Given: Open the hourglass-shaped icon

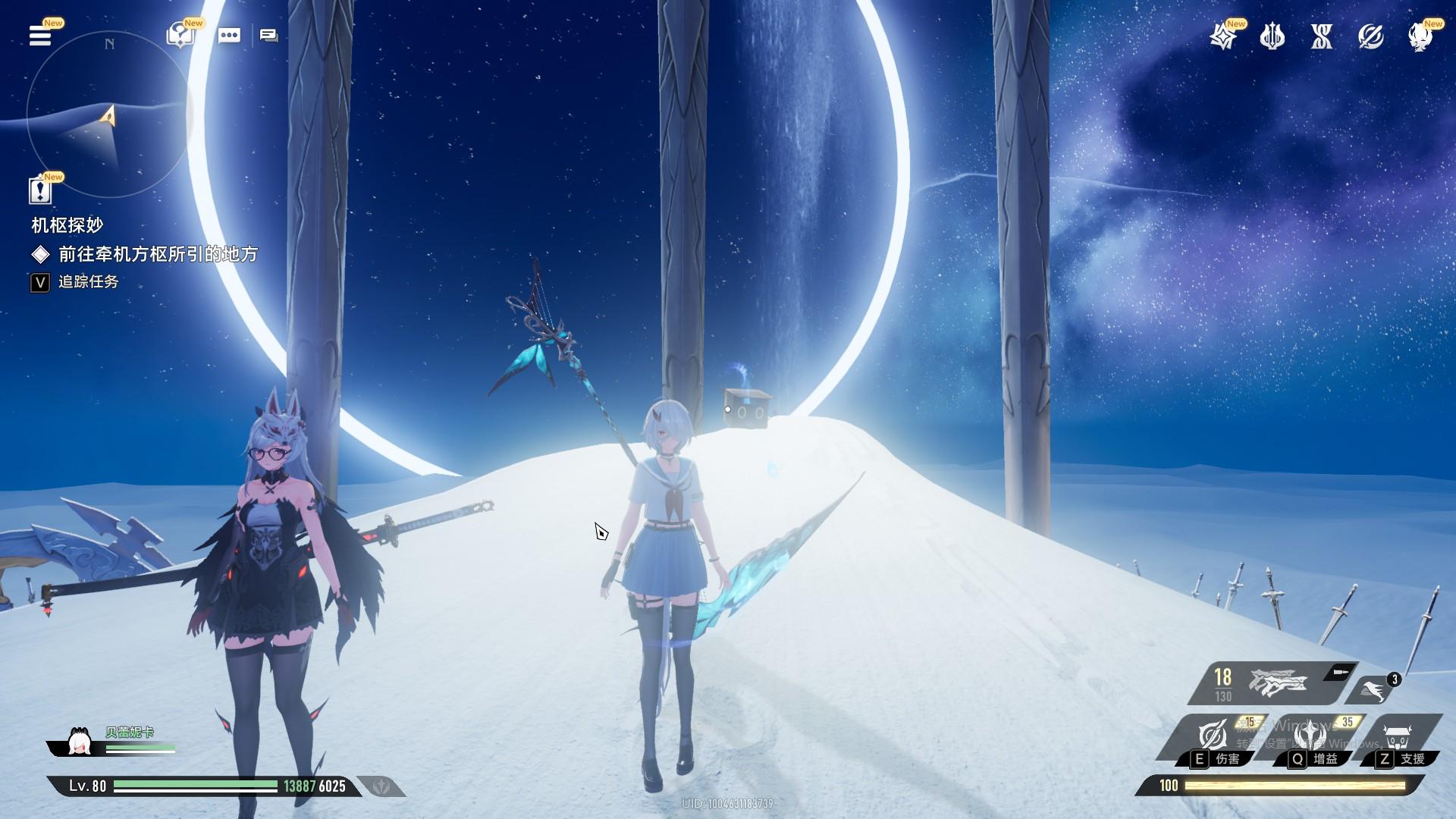Looking at the screenshot, I should click(x=1321, y=36).
